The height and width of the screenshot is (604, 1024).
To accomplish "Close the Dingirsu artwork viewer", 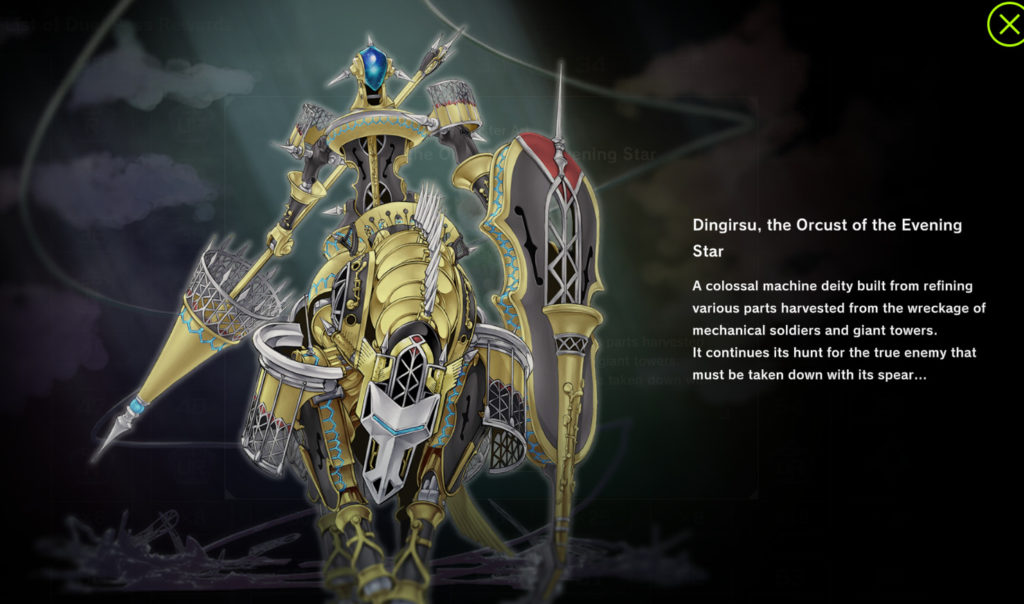I will [x=1006, y=25].
